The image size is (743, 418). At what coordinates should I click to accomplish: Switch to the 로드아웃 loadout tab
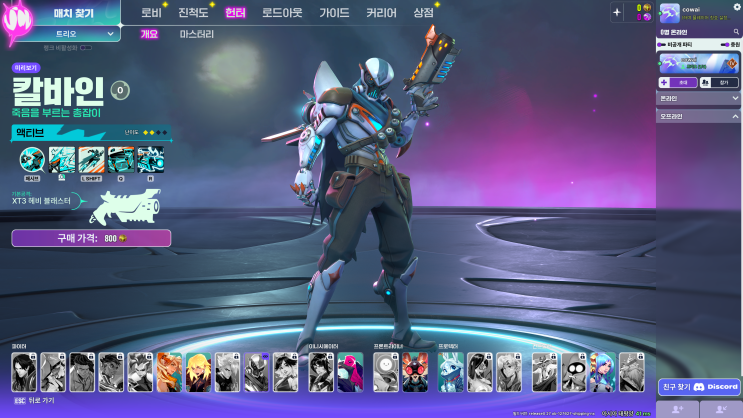click(x=284, y=13)
